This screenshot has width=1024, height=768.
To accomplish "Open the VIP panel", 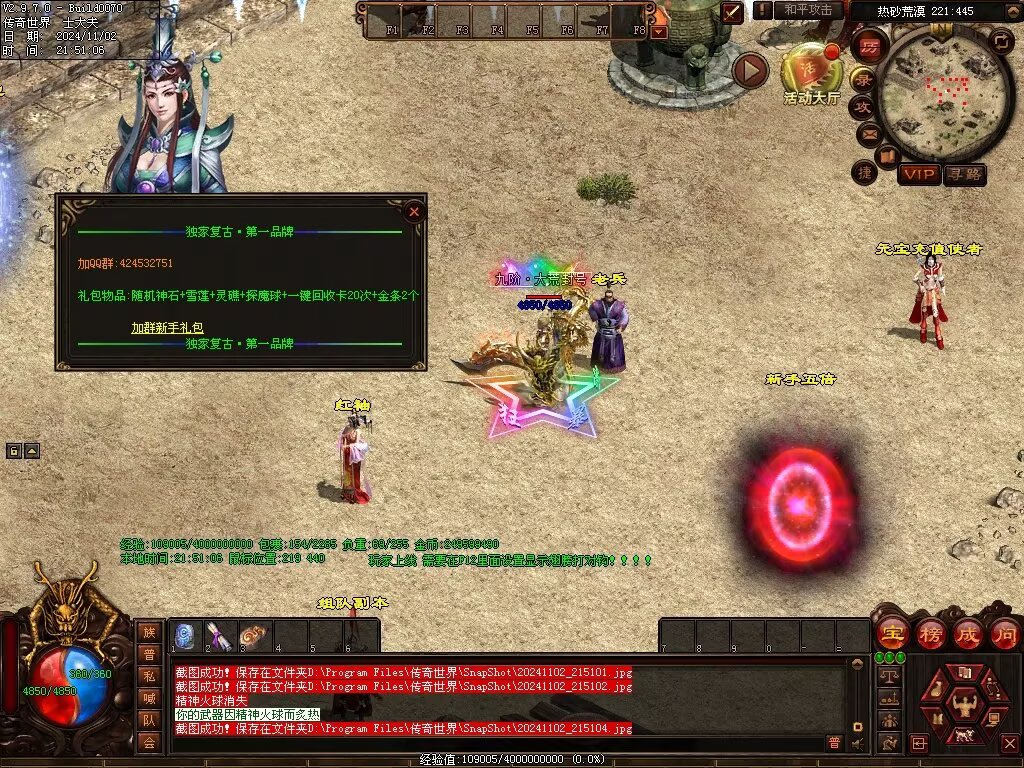I will pyautogui.click(x=918, y=174).
